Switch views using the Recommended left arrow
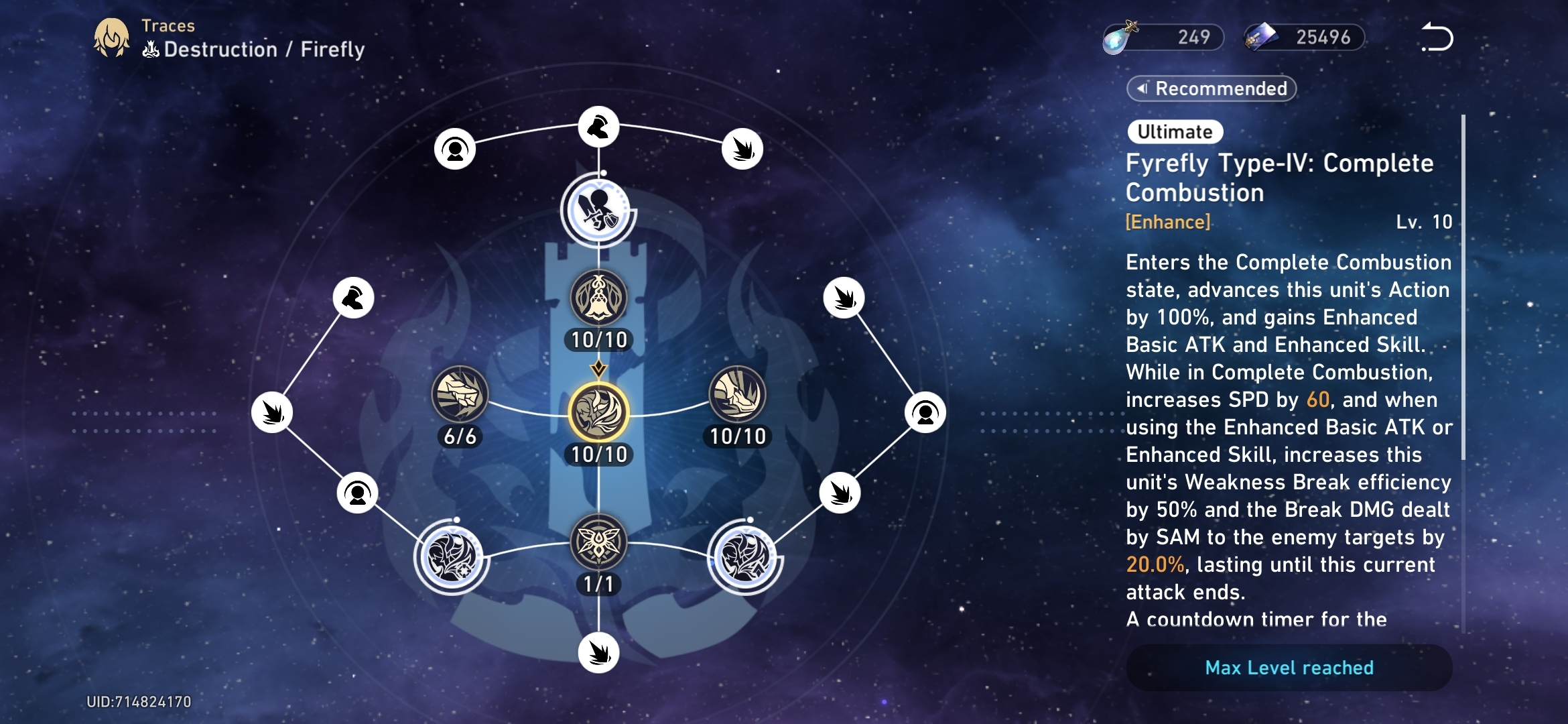This screenshot has width=1568, height=724. coord(1141,88)
